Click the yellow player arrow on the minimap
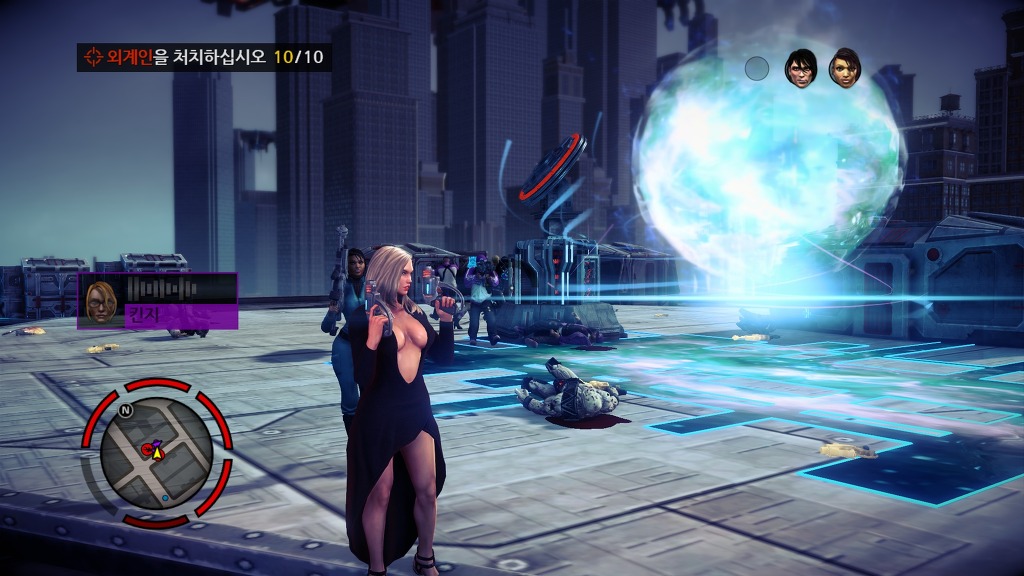Screen dimensions: 1024x576 (x=158, y=451)
